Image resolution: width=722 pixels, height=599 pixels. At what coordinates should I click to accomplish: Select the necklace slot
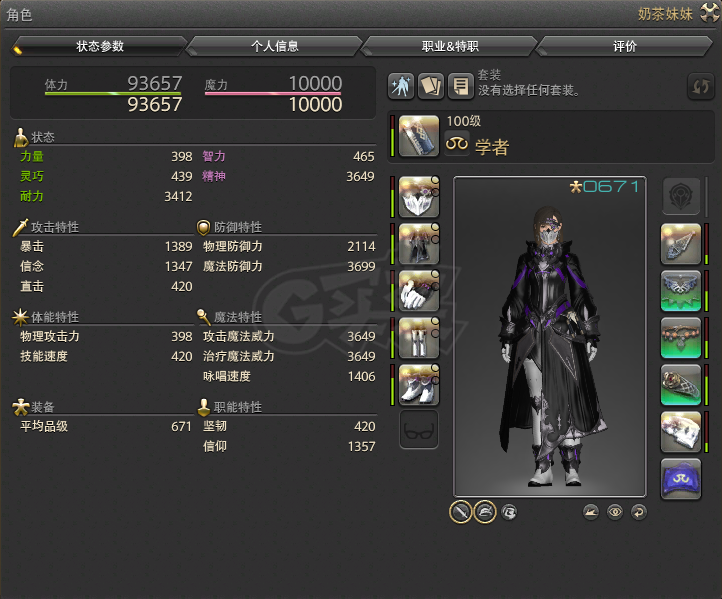pyautogui.click(x=681, y=292)
